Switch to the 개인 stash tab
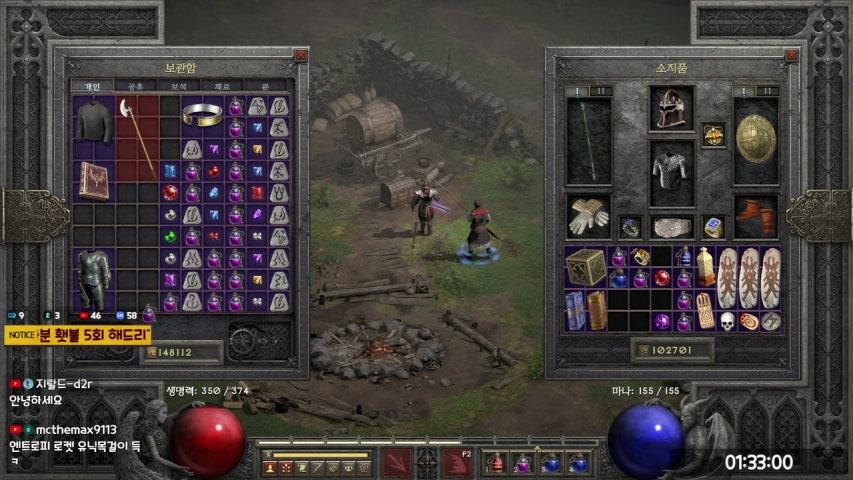 pos(90,86)
